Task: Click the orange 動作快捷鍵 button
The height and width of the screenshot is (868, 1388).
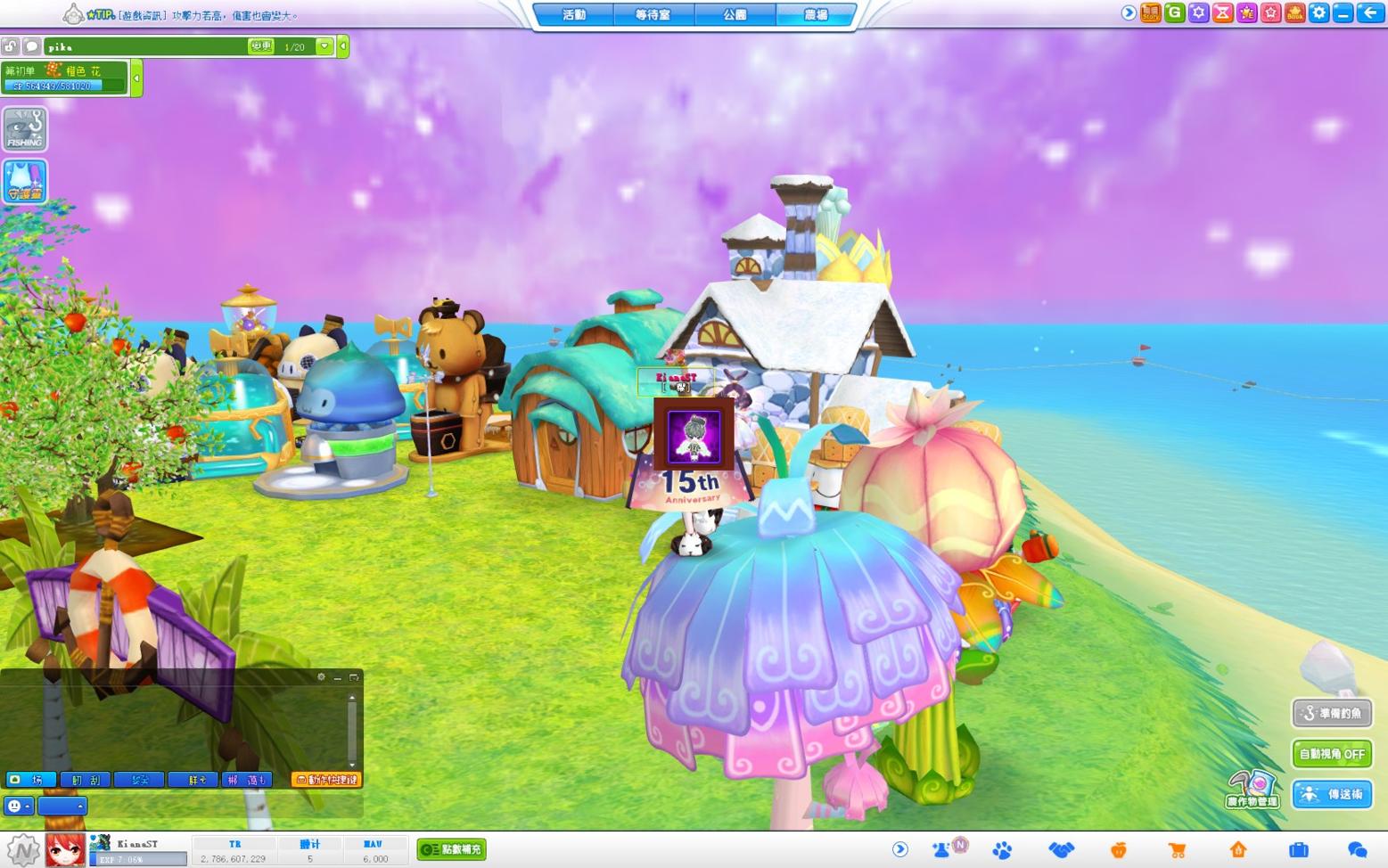Action: tap(327, 780)
